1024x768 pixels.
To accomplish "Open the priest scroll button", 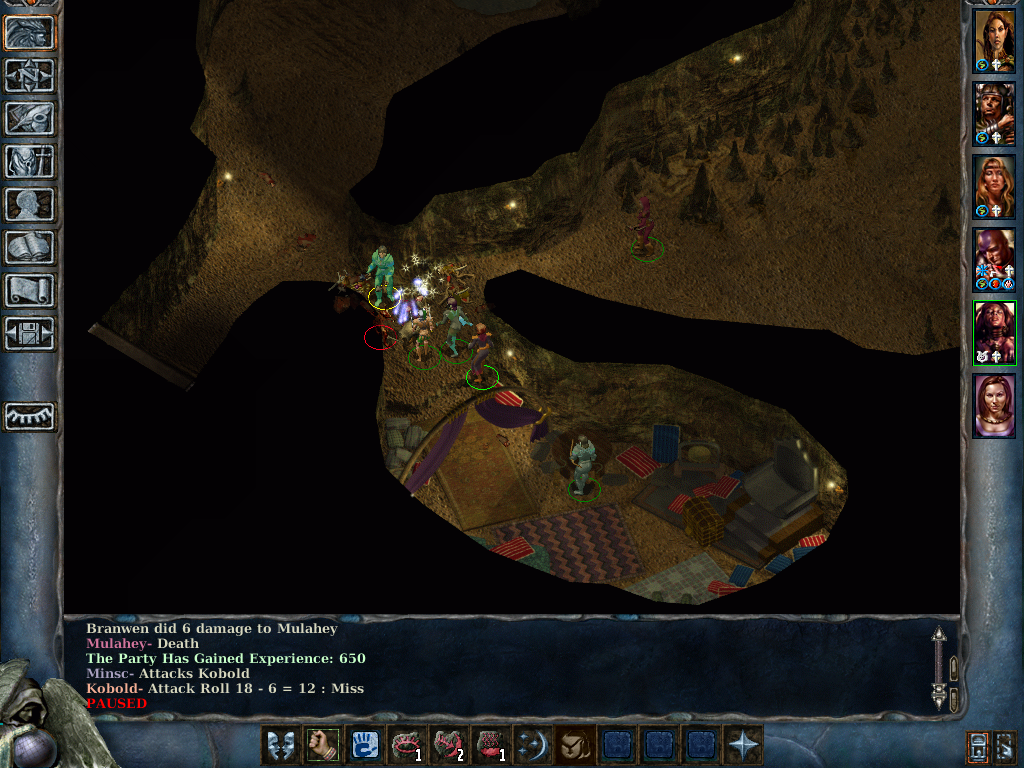I will [30, 290].
